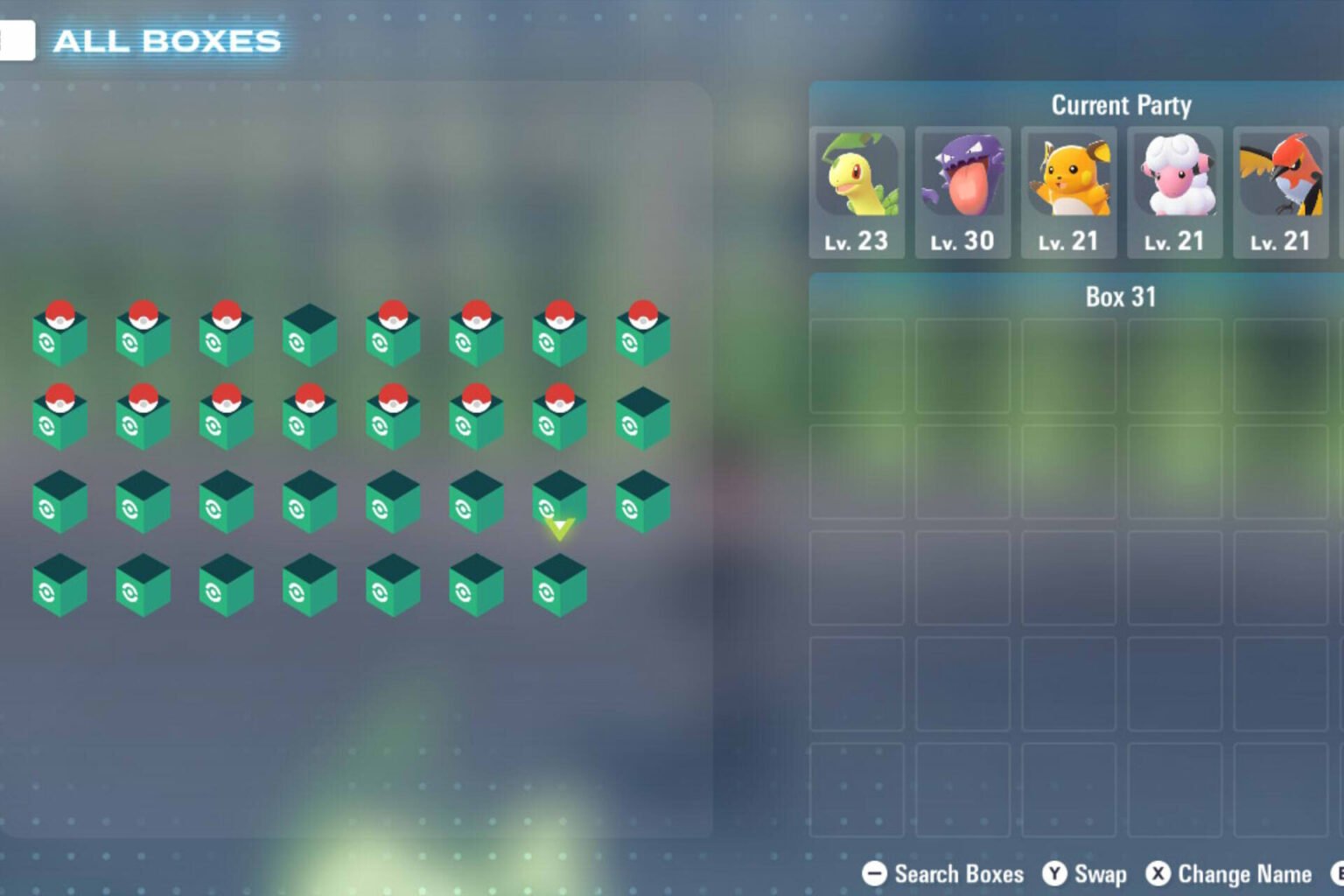Select the empty Box 4 cube

309,332
